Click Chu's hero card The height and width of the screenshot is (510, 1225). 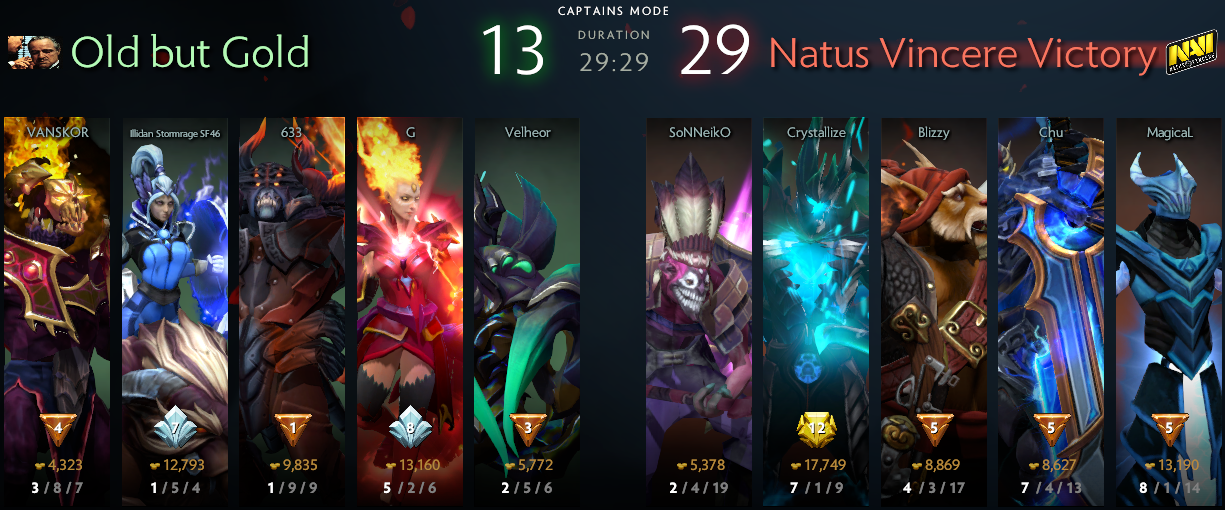point(1050,300)
